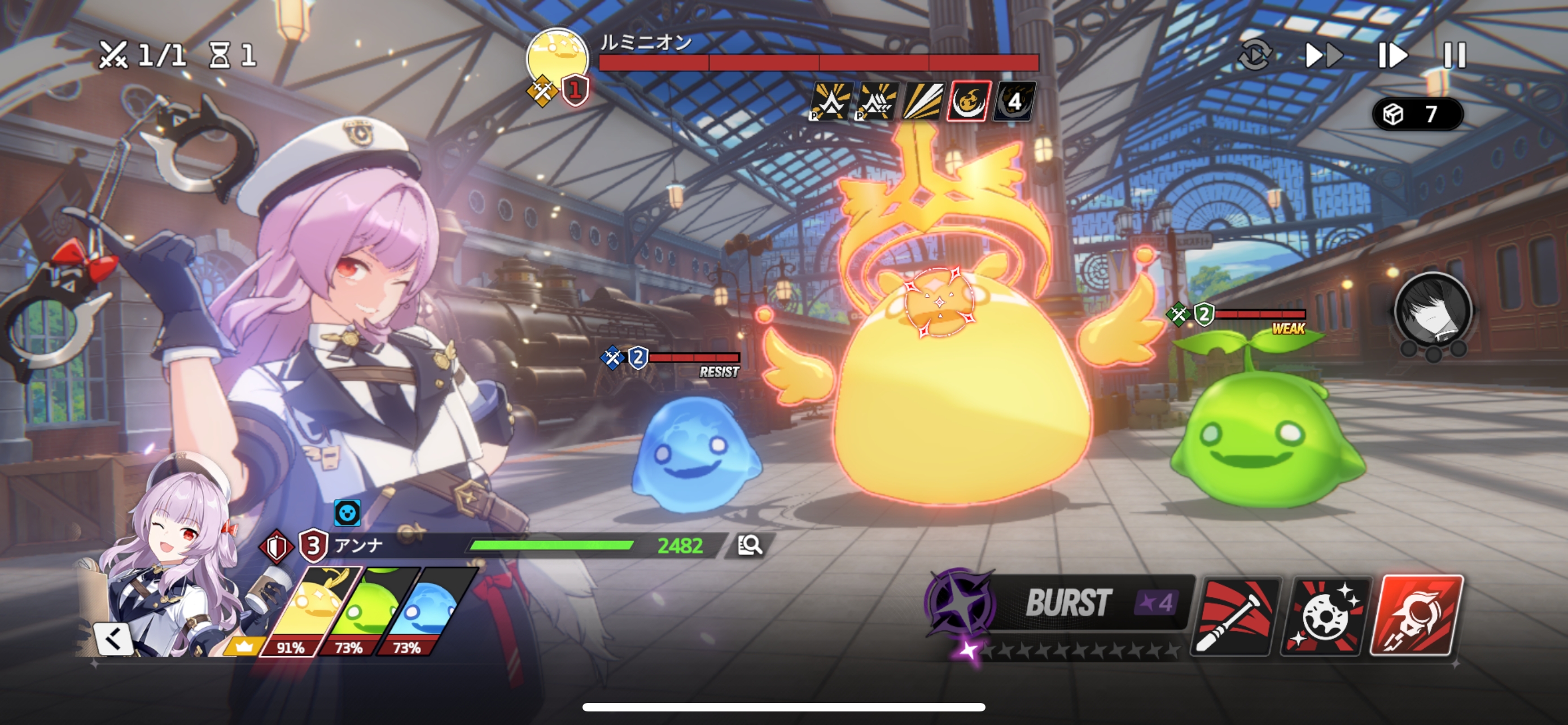Screen dimensions: 1568x725
Task: Open Anna's detail magnifier
Action: tap(750, 545)
